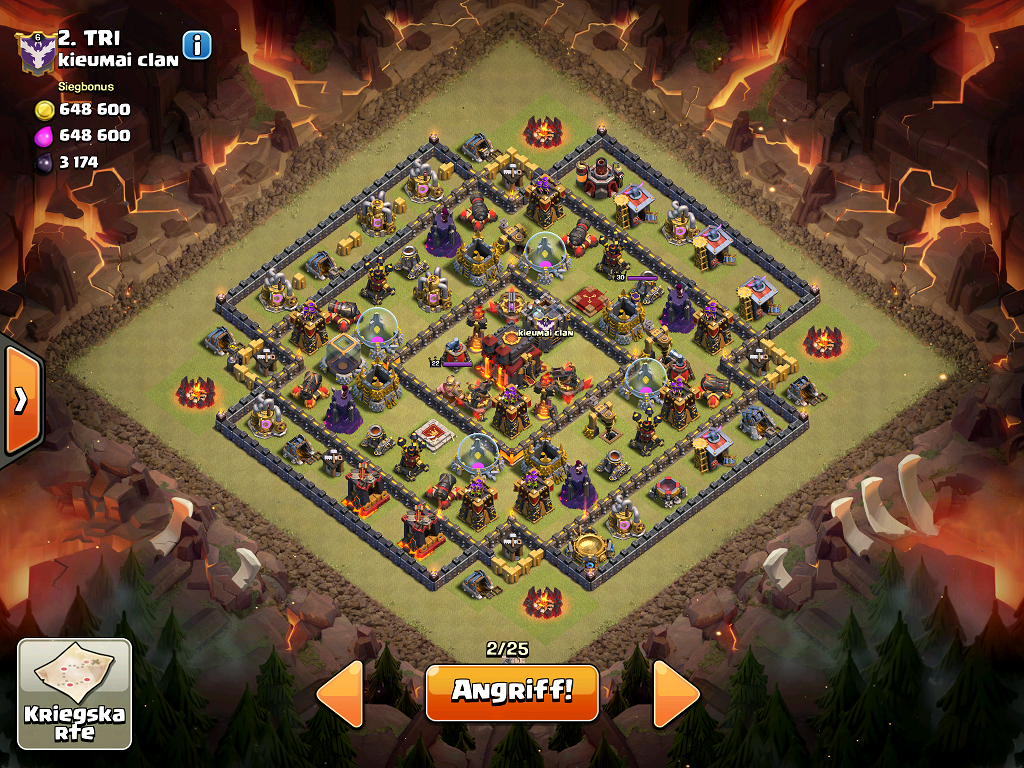Open the blue info button beside TRI

pos(197,45)
